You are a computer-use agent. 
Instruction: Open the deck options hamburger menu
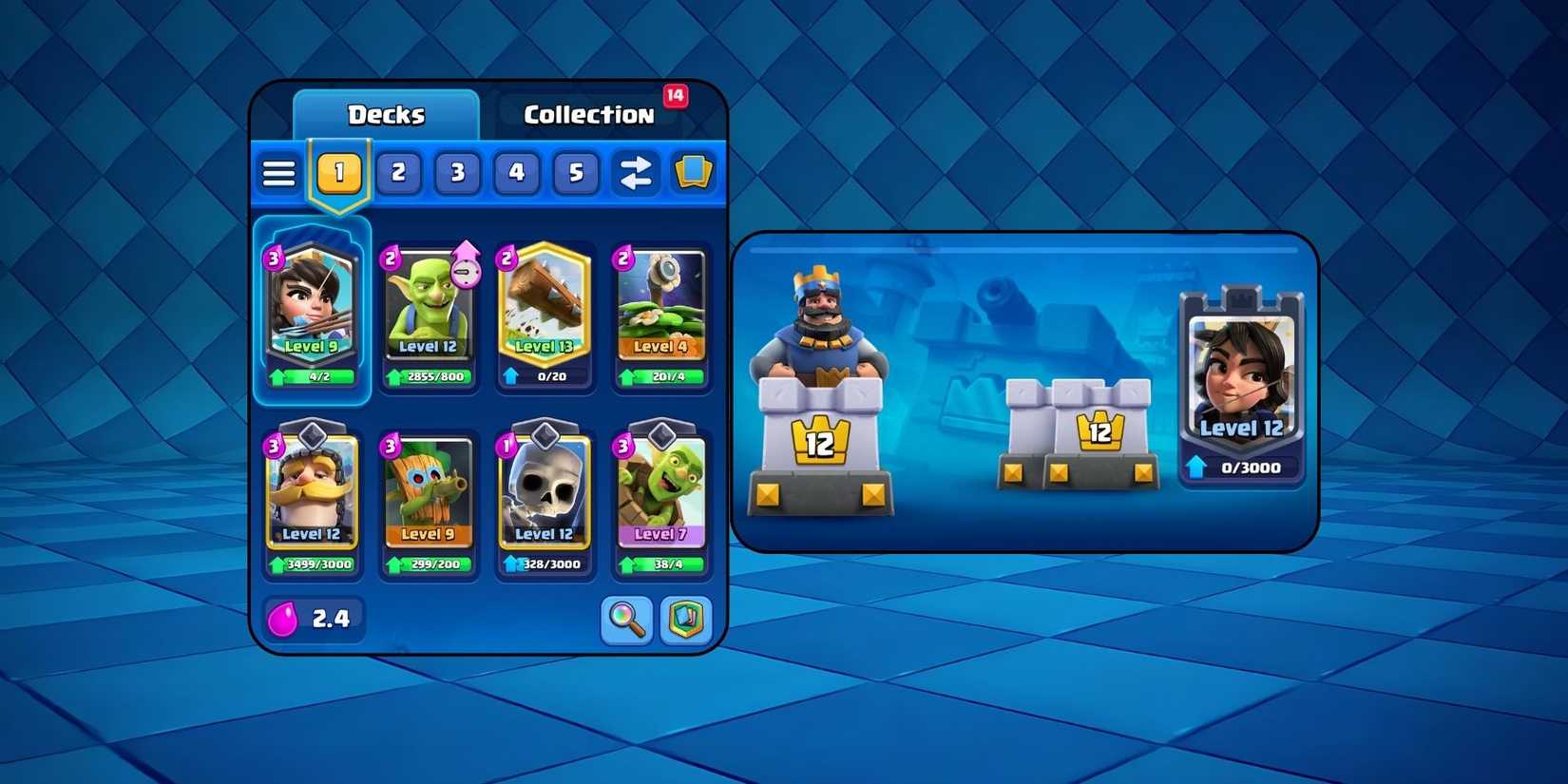(x=277, y=173)
